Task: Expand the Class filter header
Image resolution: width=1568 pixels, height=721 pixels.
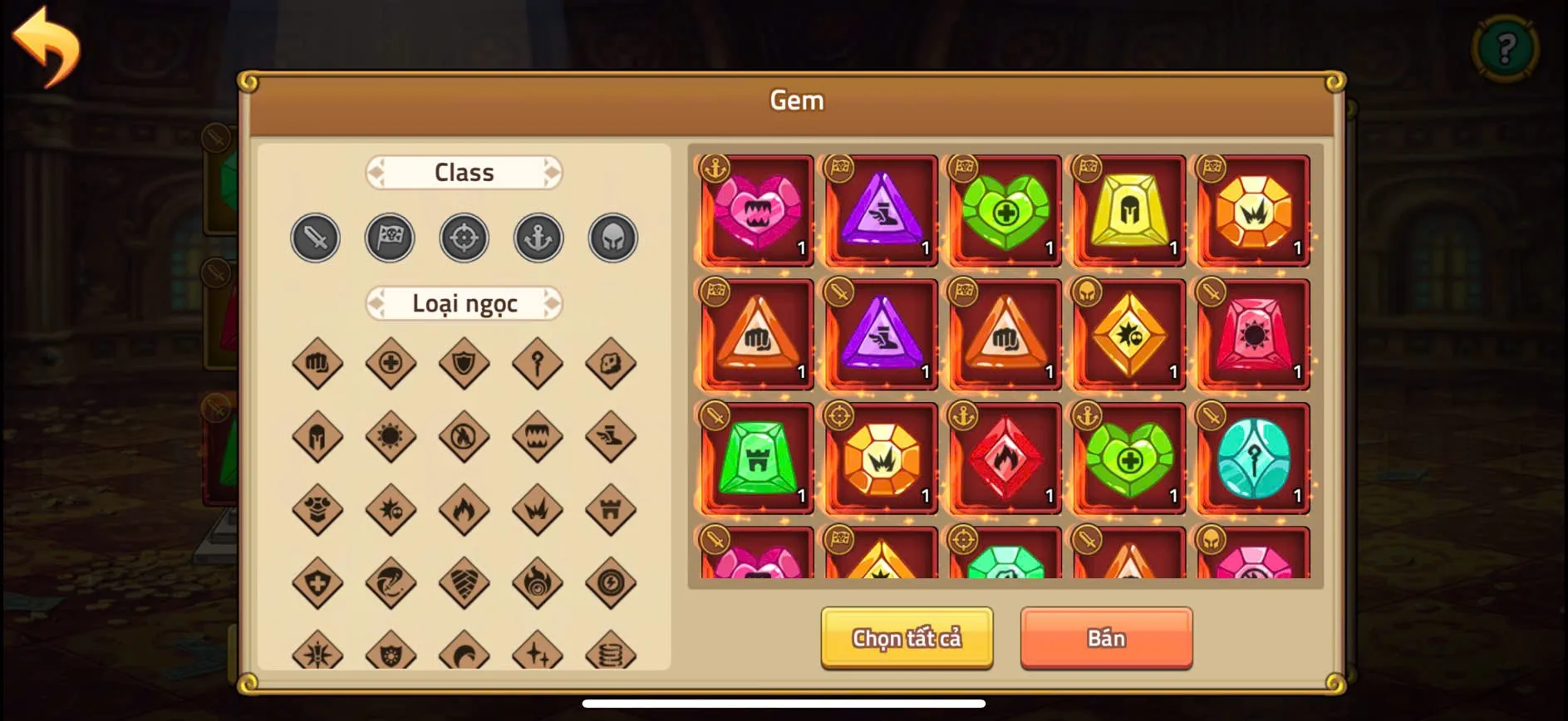Action: 464,172
